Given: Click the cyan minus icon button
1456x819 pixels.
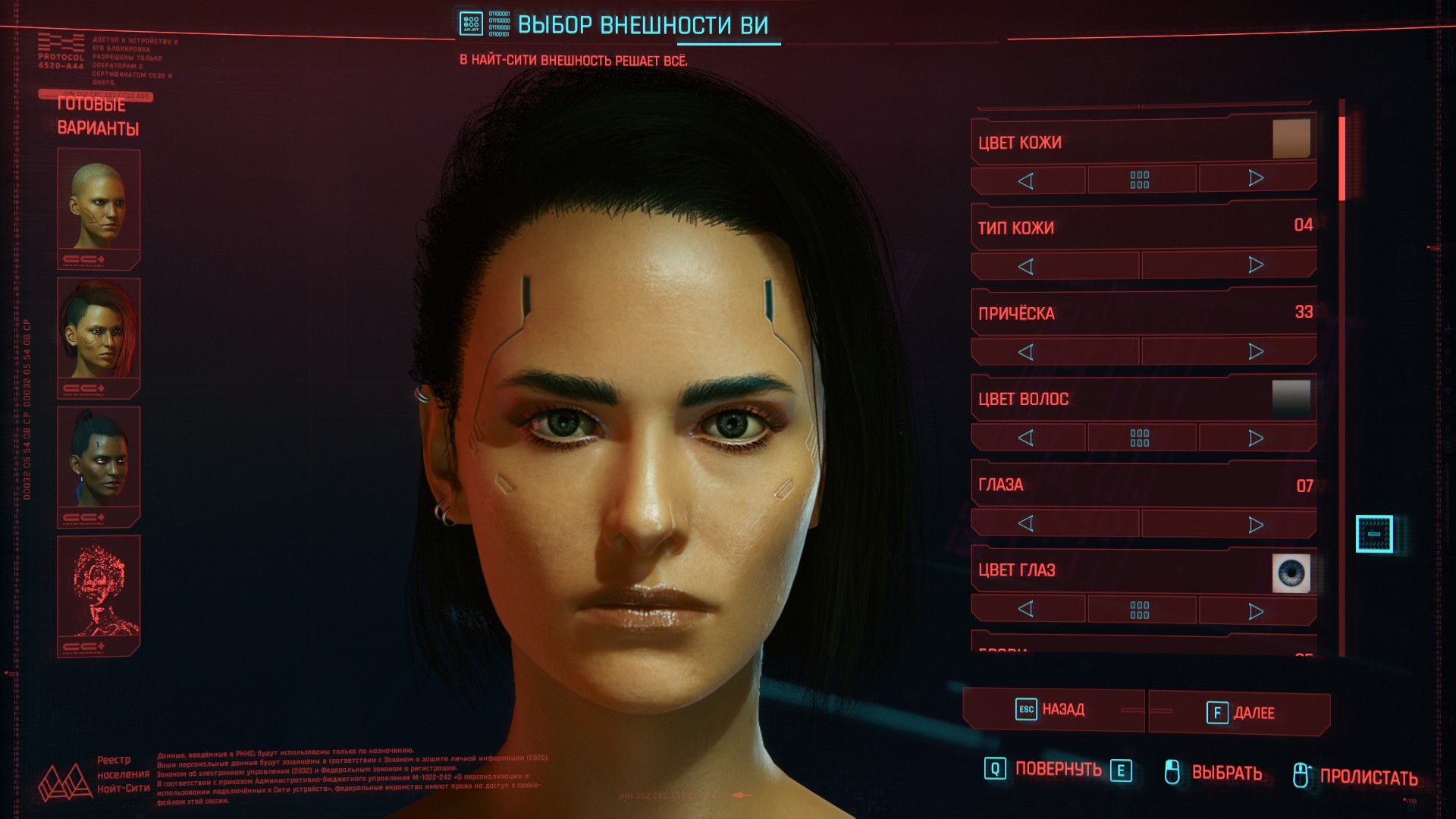Looking at the screenshot, I should (1374, 534).
